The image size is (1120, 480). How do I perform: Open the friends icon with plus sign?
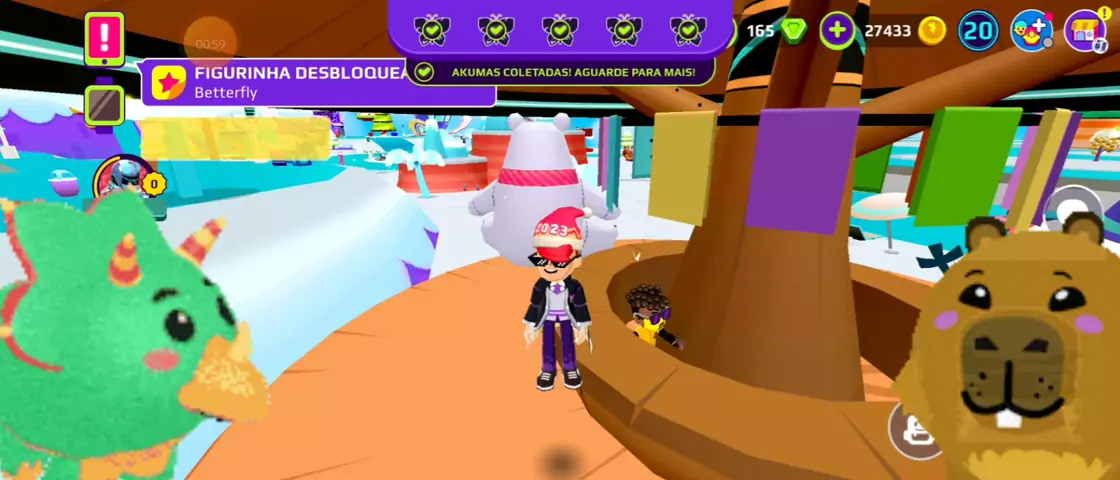pos(1031,31)
